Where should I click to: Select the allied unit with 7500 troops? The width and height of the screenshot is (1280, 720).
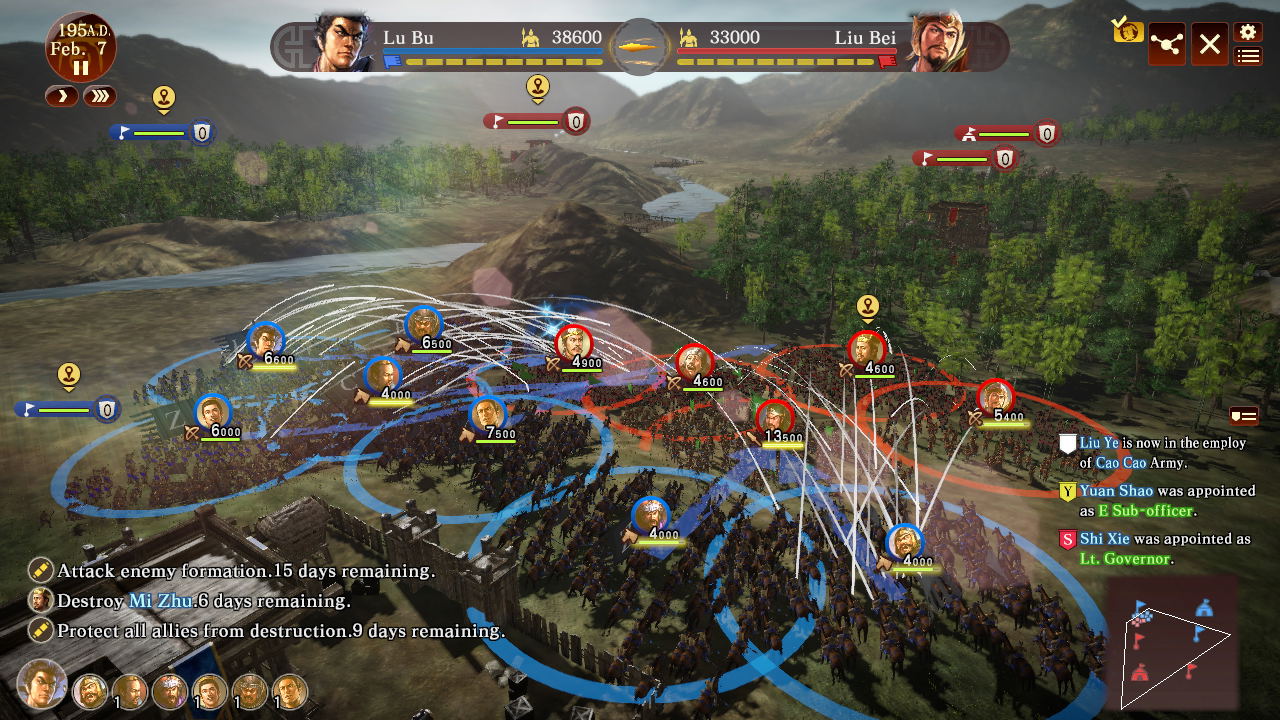(486, 415)
